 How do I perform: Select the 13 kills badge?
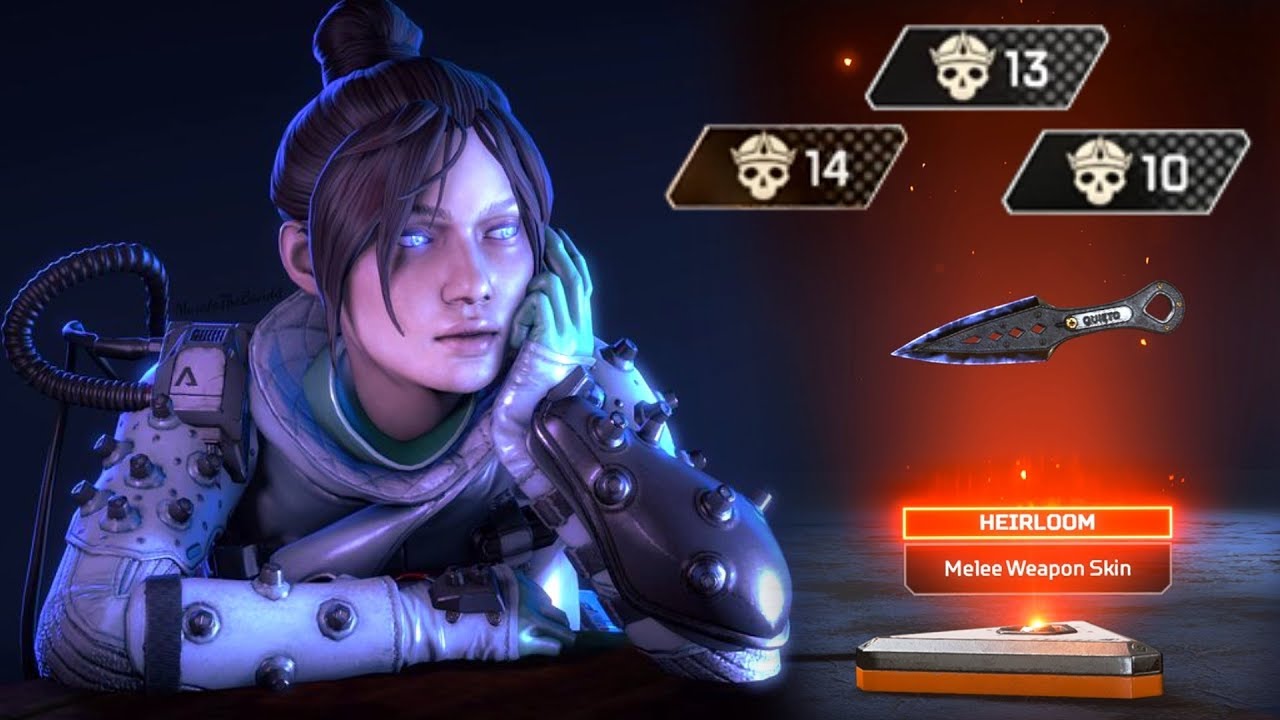click(x=987, y=68)
